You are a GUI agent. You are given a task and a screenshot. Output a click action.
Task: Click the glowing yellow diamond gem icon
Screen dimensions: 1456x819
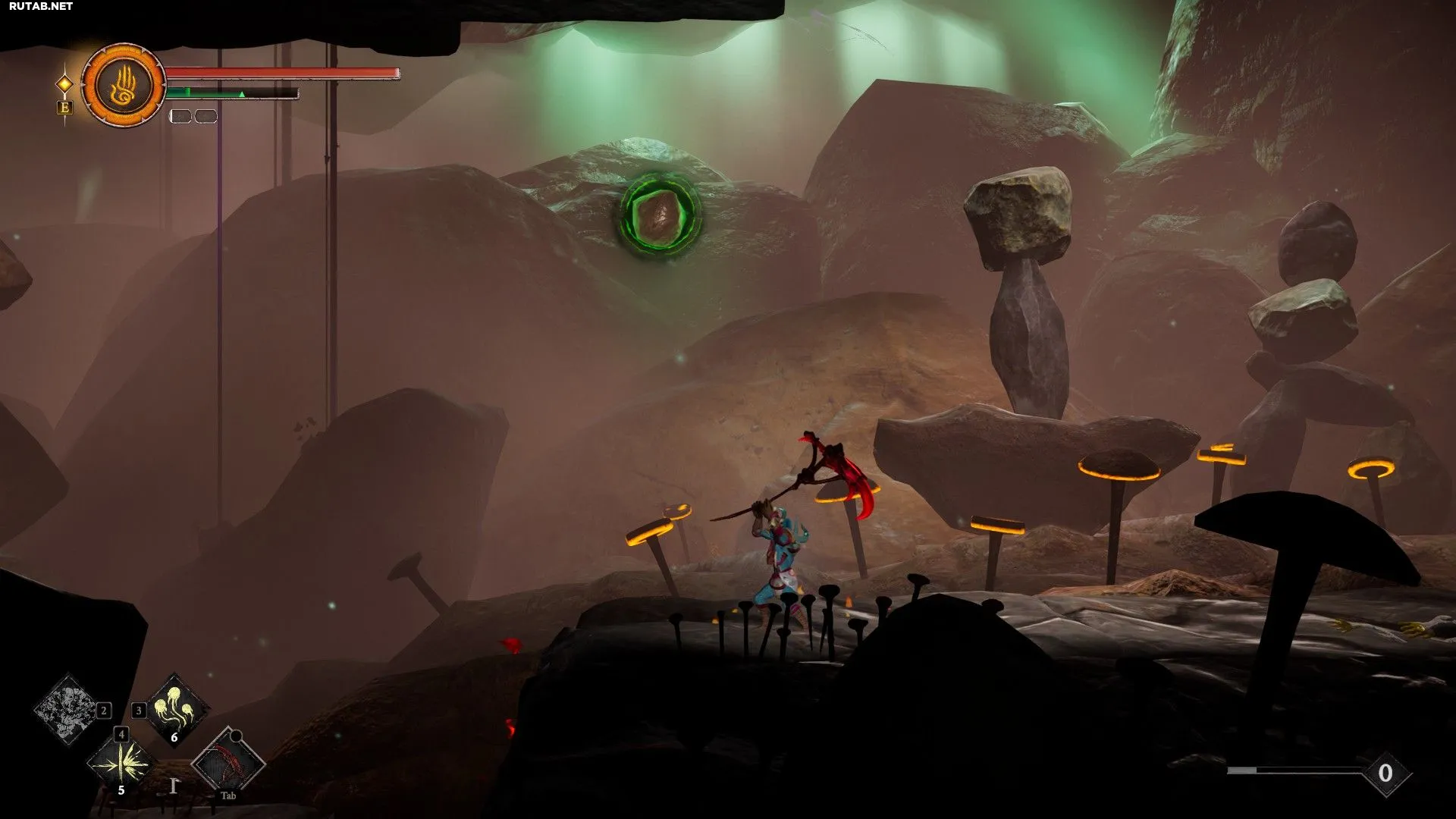[x=65, y=83]
